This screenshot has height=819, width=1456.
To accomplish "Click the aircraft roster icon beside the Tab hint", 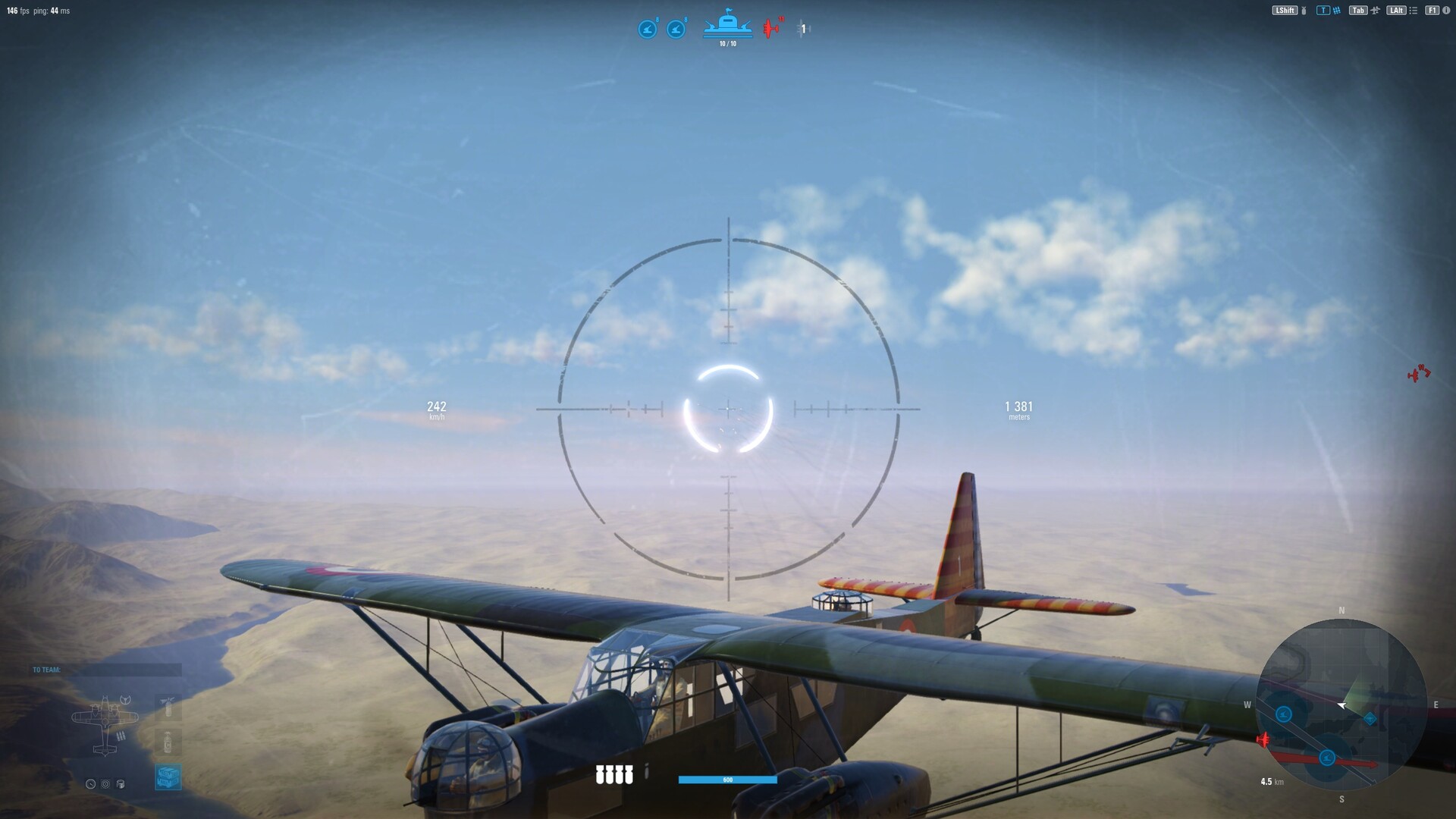I will (1376, 11).
